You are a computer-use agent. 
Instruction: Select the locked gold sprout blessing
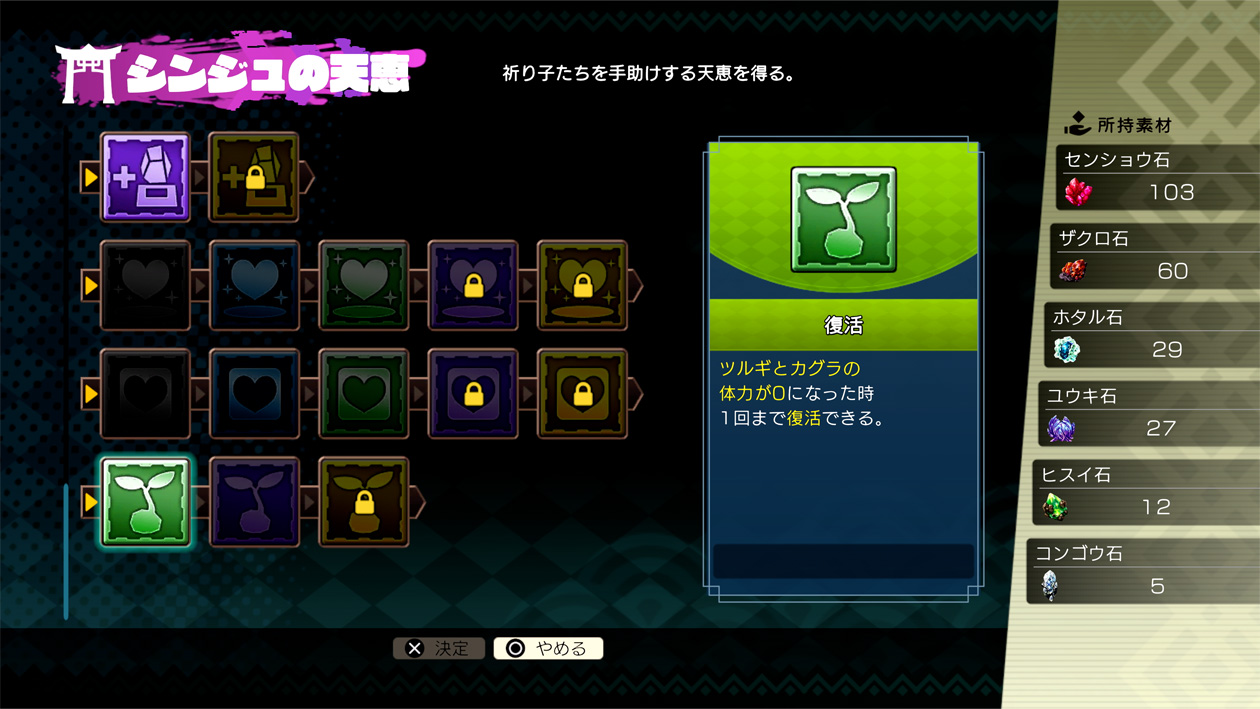(363, 501)
